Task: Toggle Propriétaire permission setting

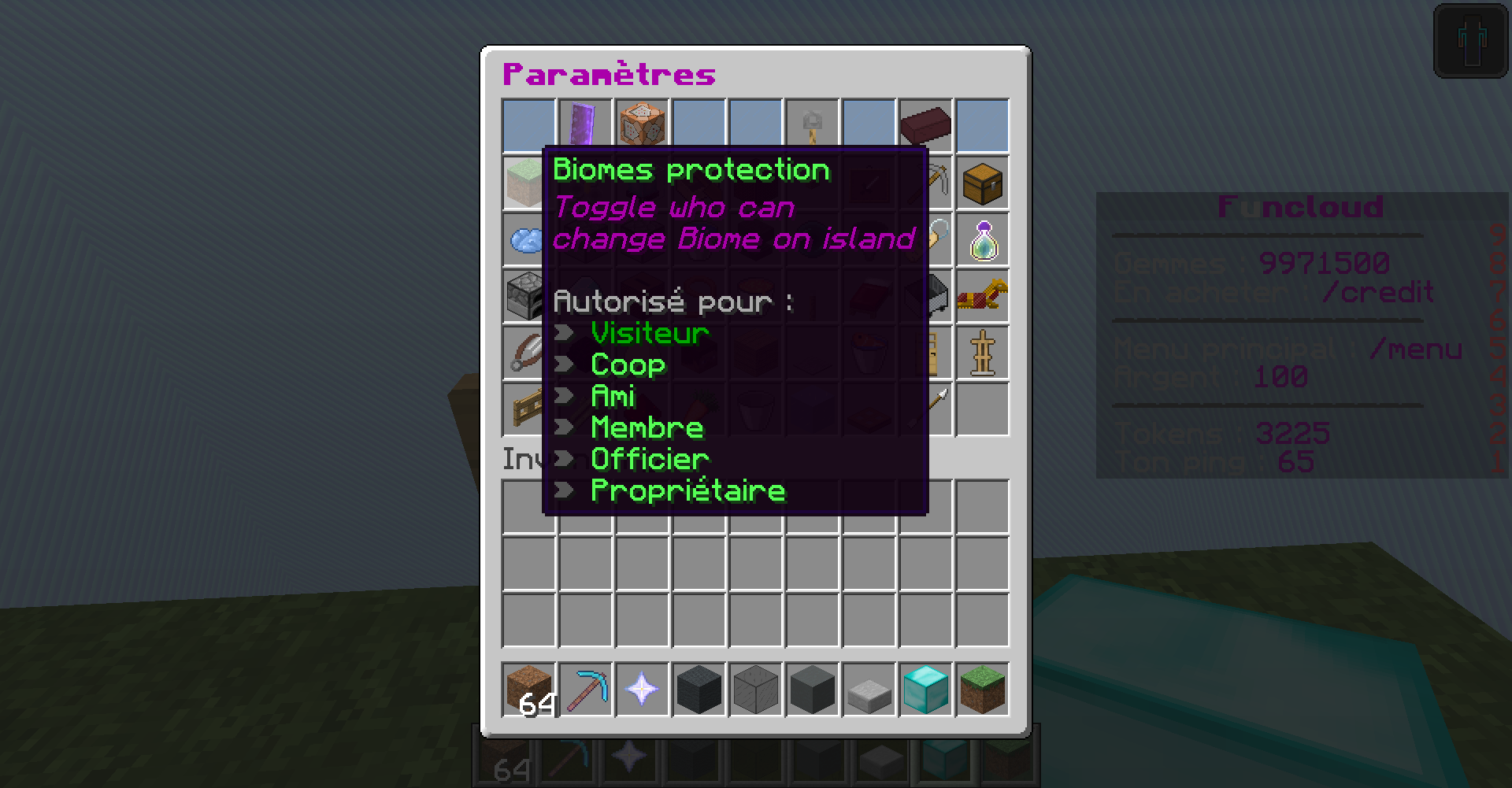Action: click(687, 490)
